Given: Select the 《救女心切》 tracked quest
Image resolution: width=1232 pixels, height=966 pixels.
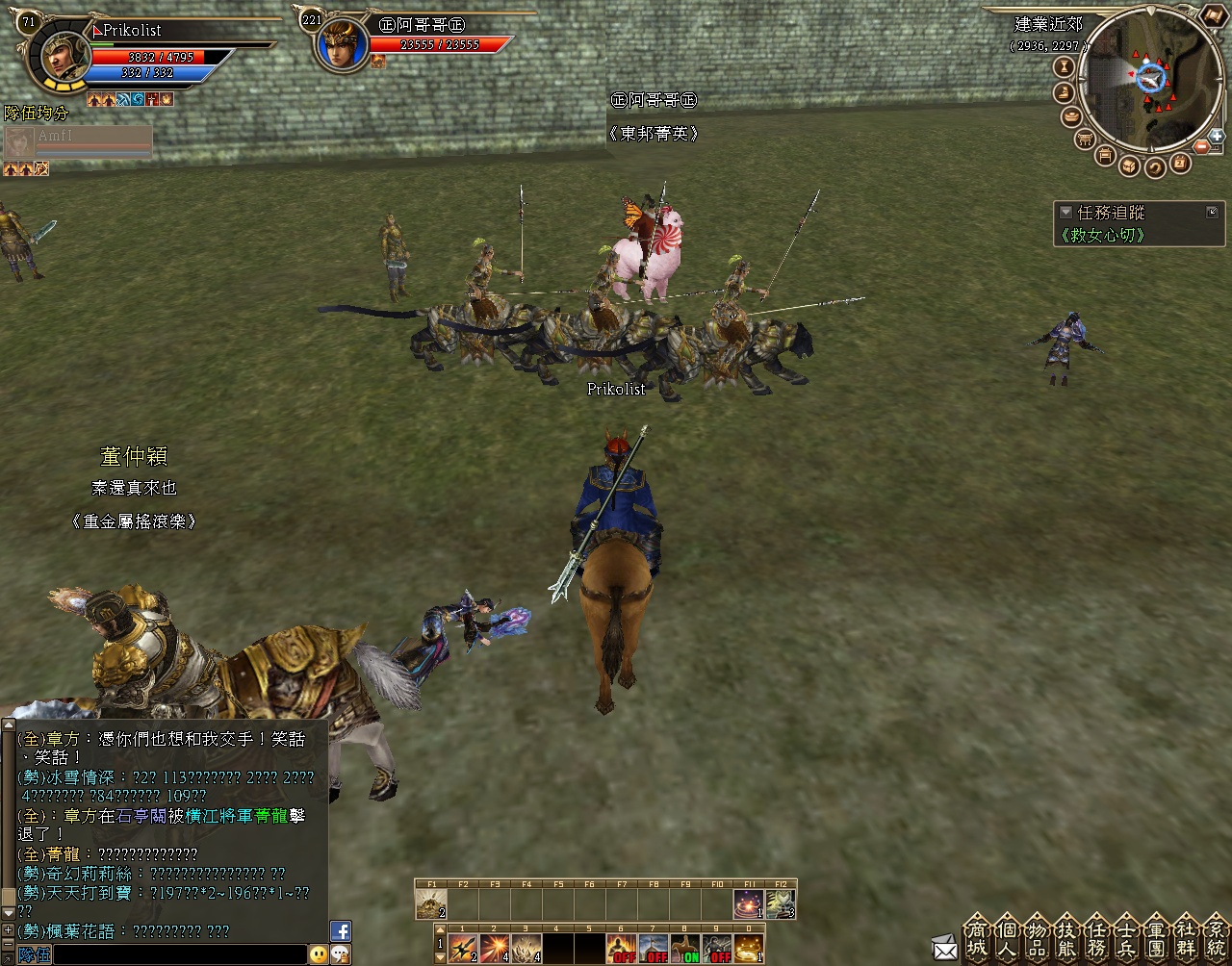Looking at the screenshot, I should [x=1104, y=235].
